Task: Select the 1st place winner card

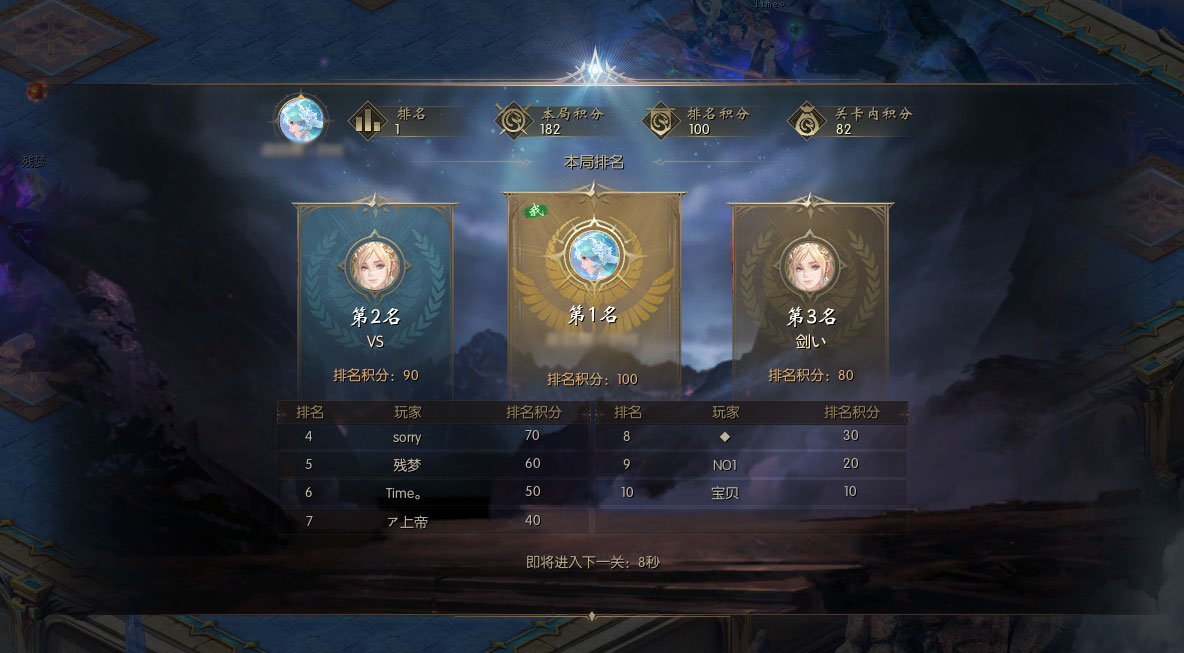Action: 593,295
